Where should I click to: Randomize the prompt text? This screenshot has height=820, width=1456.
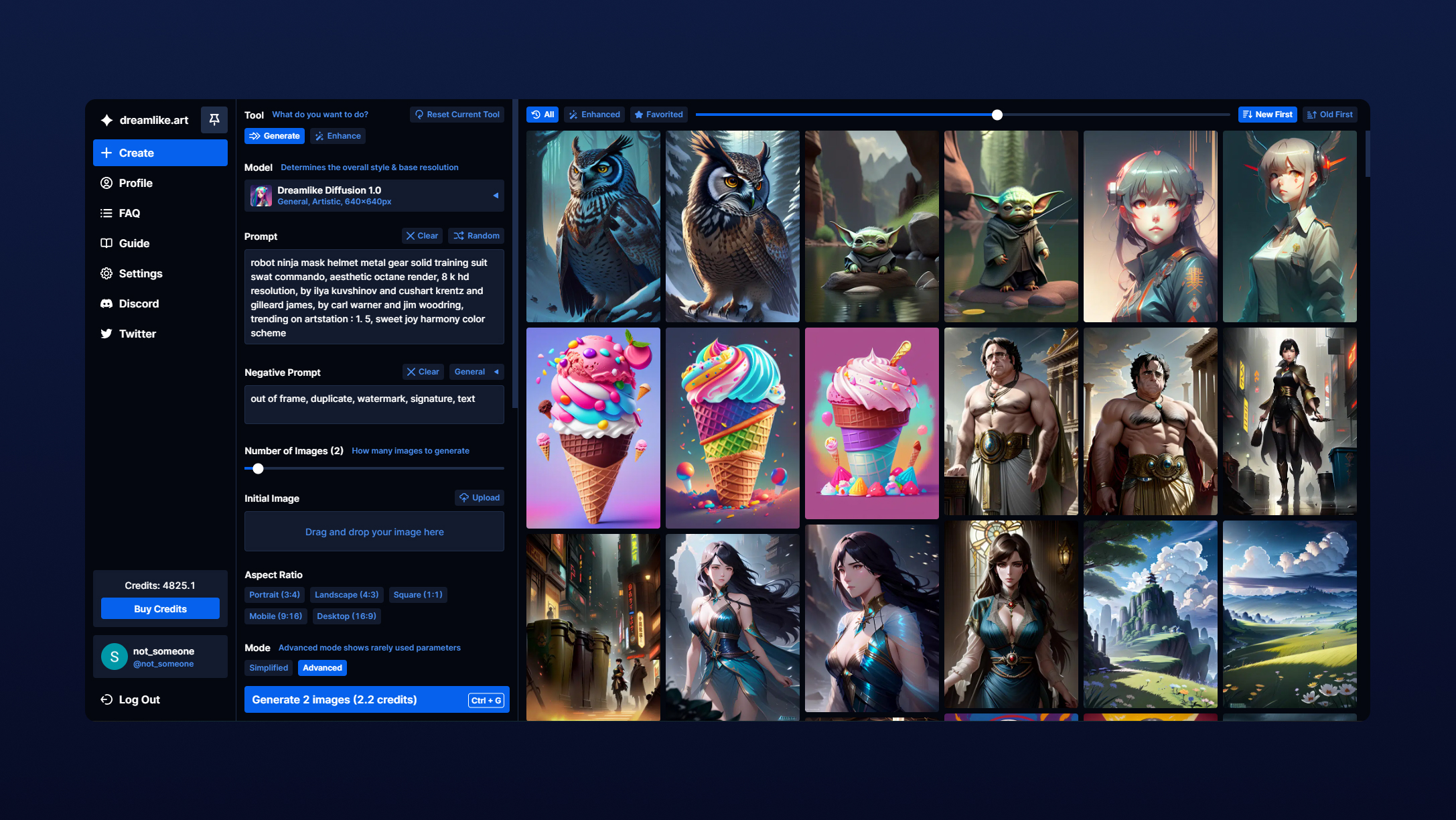476,236
